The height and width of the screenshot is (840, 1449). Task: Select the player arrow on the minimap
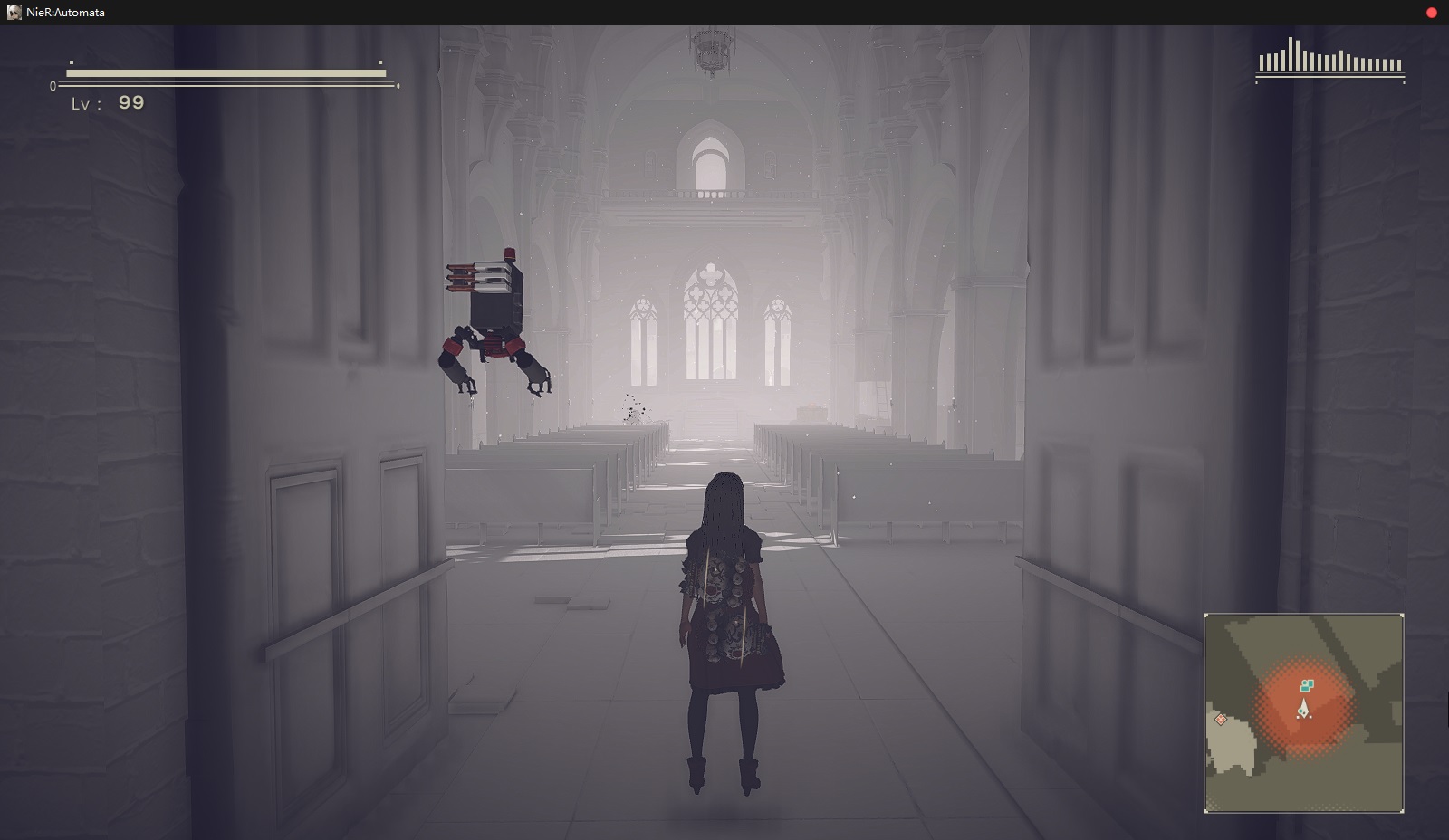(x=1304, y=708)
